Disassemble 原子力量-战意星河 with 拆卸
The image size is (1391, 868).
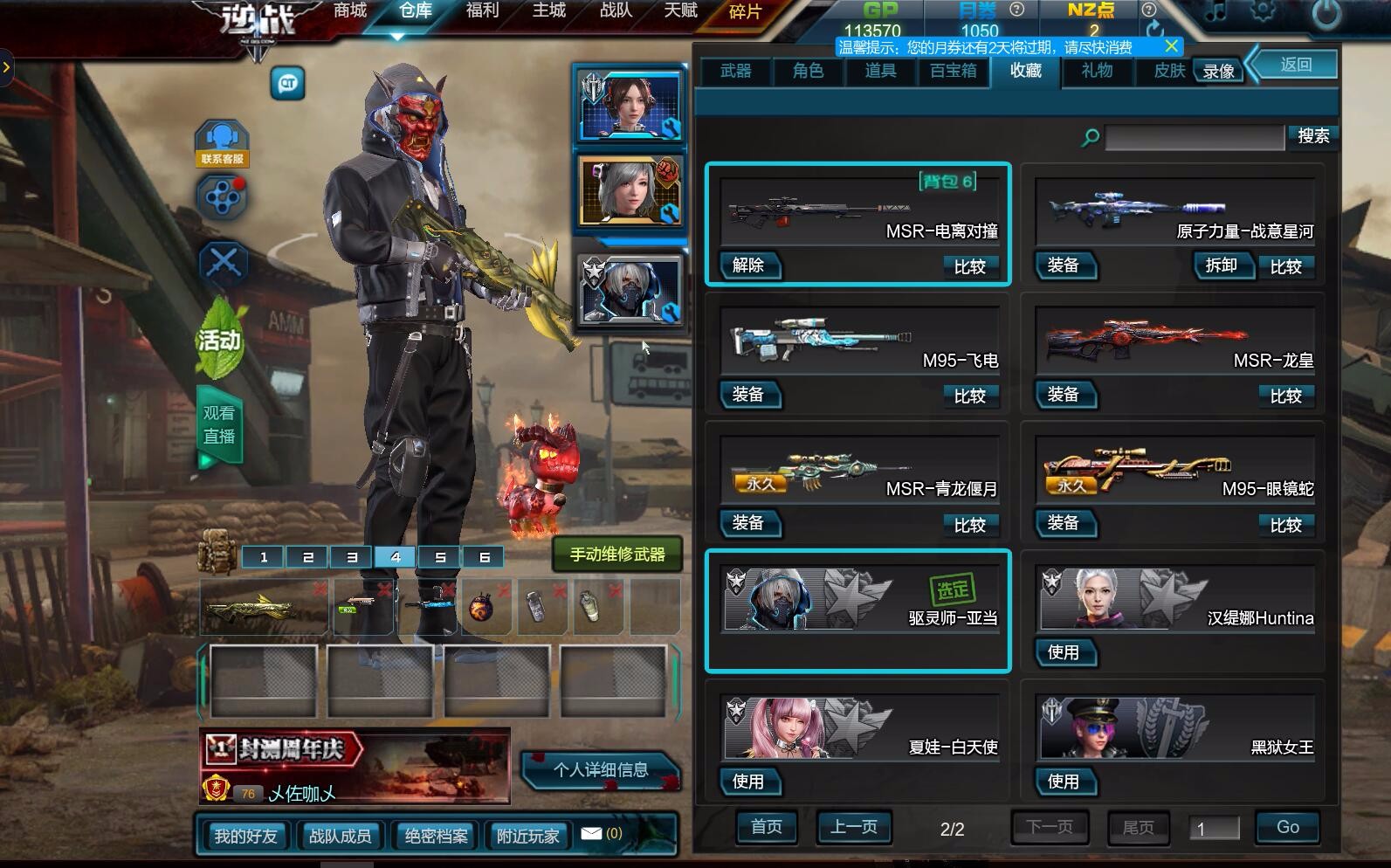click(x=1221, y=265)
